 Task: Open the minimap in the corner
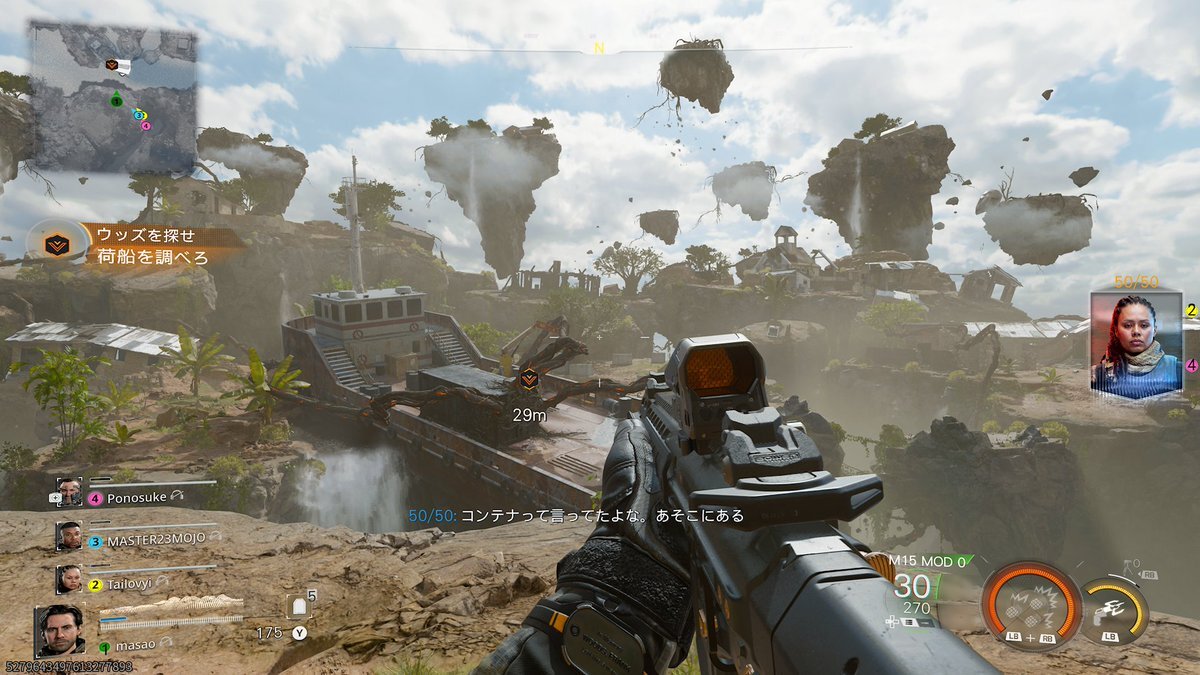tap(112, 96)
